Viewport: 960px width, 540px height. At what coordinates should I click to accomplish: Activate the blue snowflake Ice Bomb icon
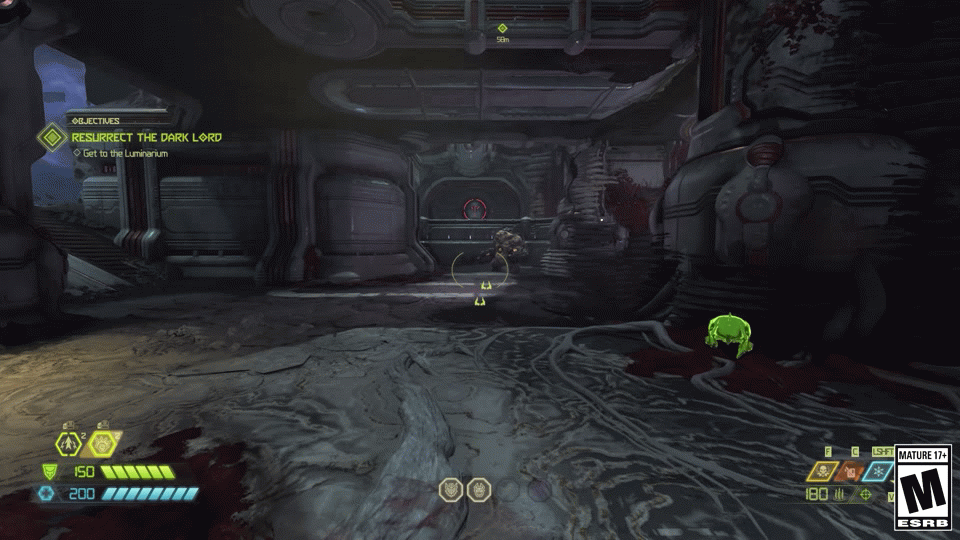pos(879,471)
